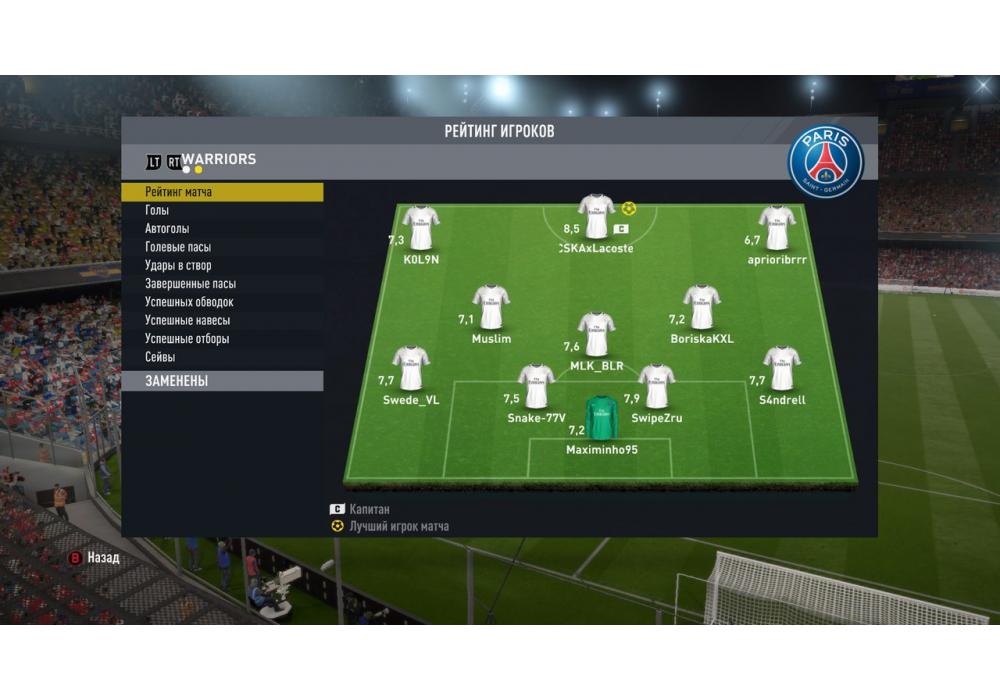Click defender SwipeZru's shirt
1000x700 pixels.
(x=656, y=387)
